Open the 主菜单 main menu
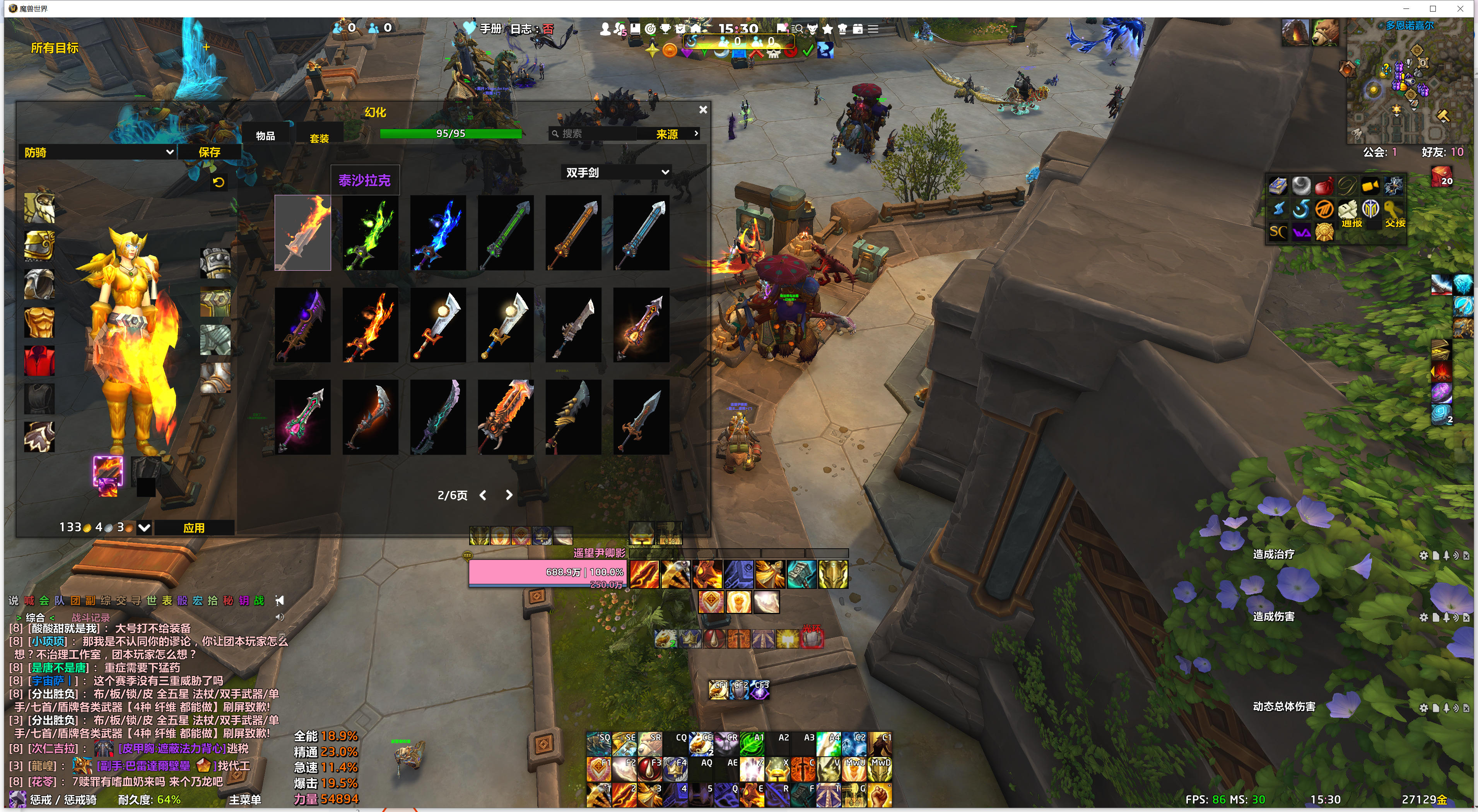Image resolution: width=1478 pixels, height=812 pixels. coord(245,799)
